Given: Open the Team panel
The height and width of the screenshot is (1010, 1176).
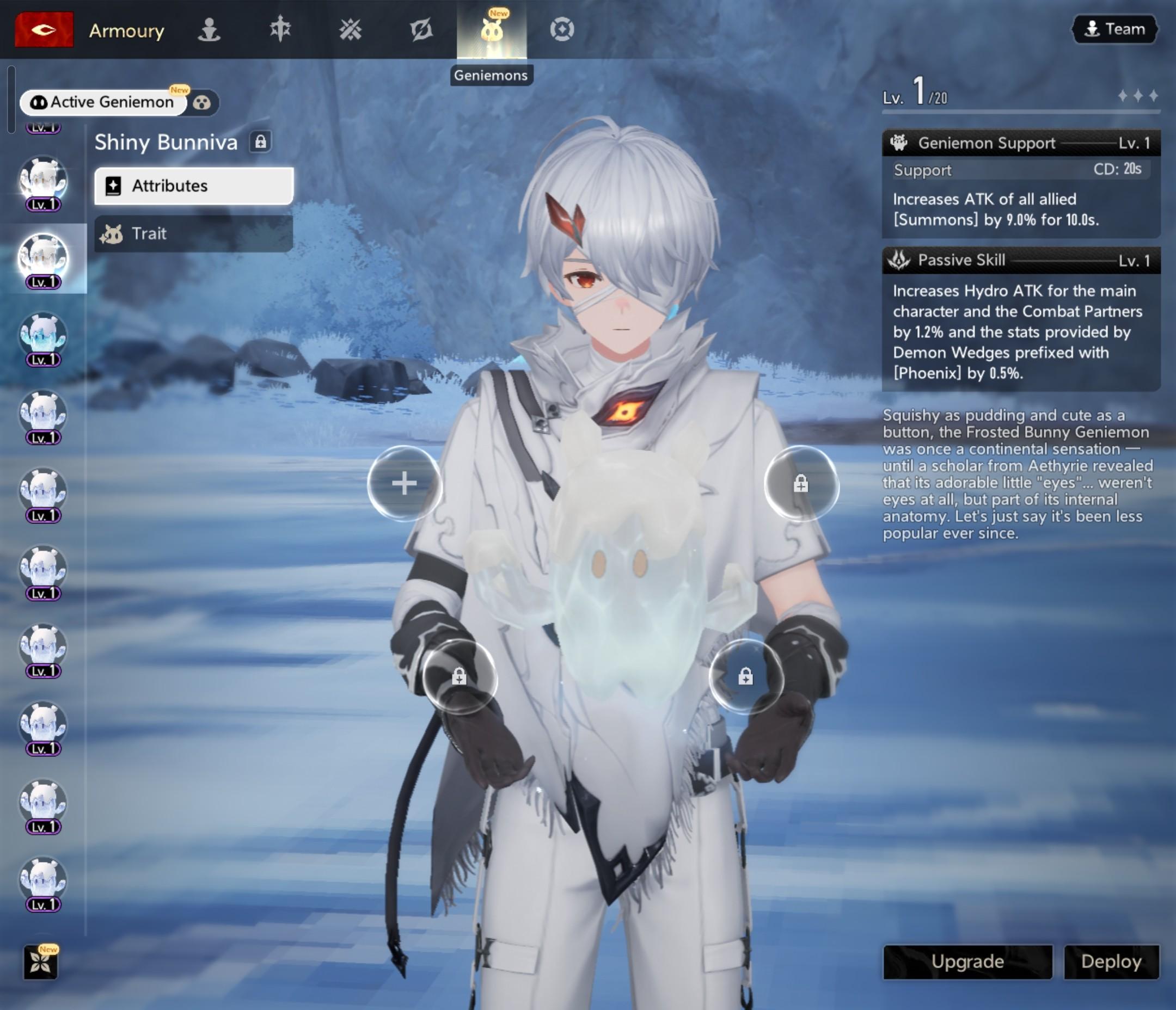Looking at the screenshot, I should pyautogui.click(x=1114, y=29).
